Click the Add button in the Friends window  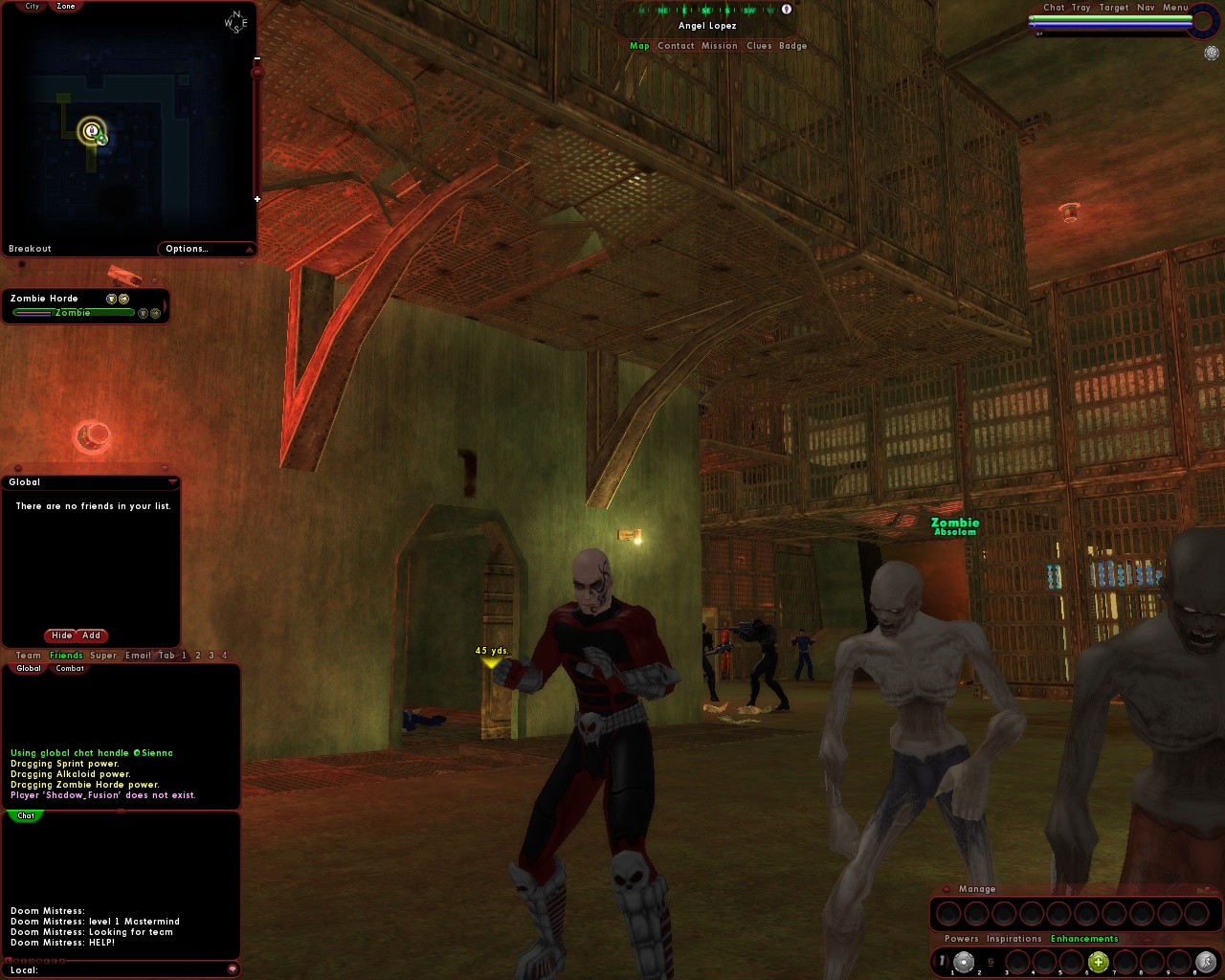click(91, 635)
